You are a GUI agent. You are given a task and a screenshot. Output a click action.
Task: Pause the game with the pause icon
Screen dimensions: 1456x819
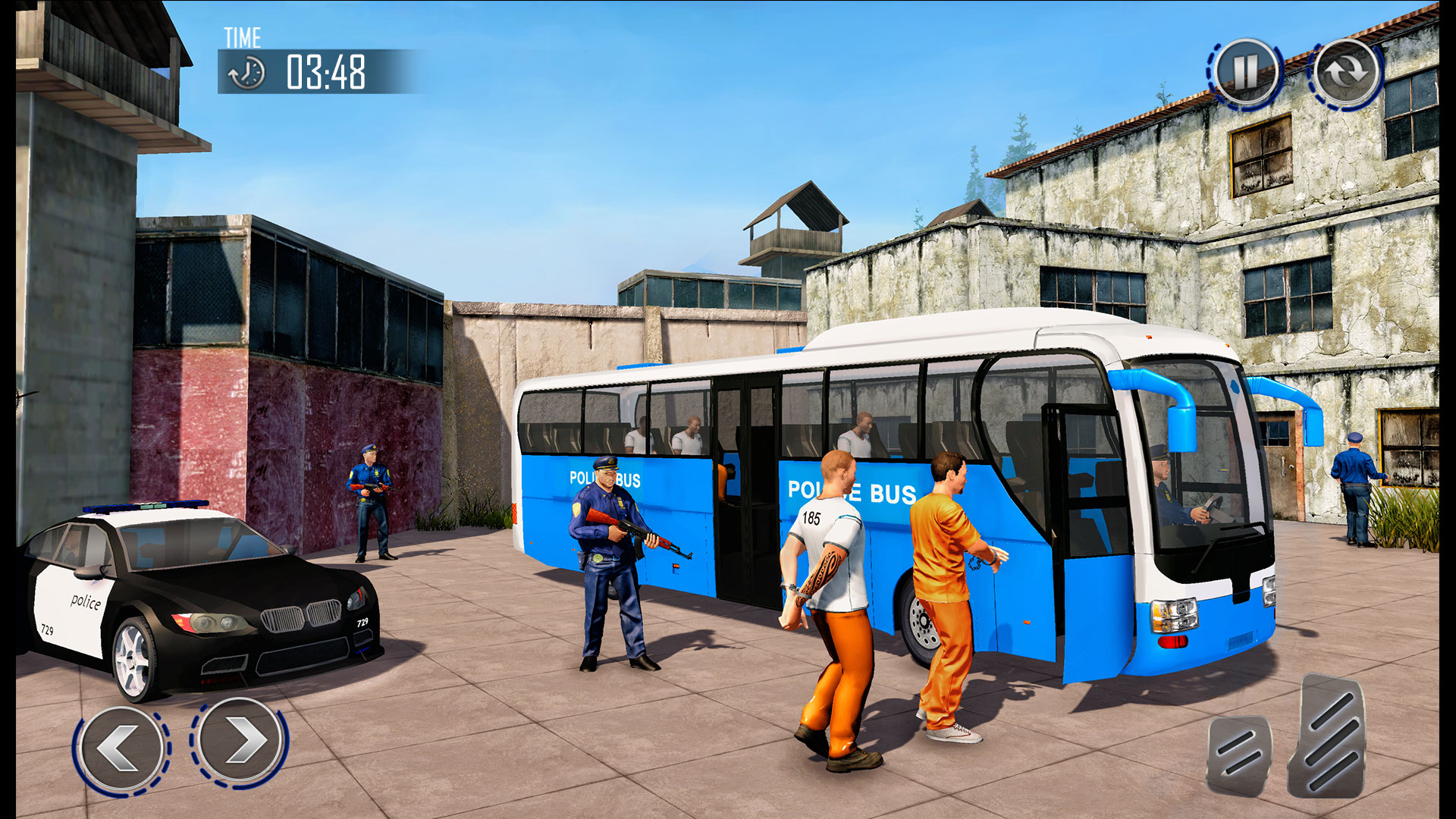pyautogui.click(x=1246, y=73)
